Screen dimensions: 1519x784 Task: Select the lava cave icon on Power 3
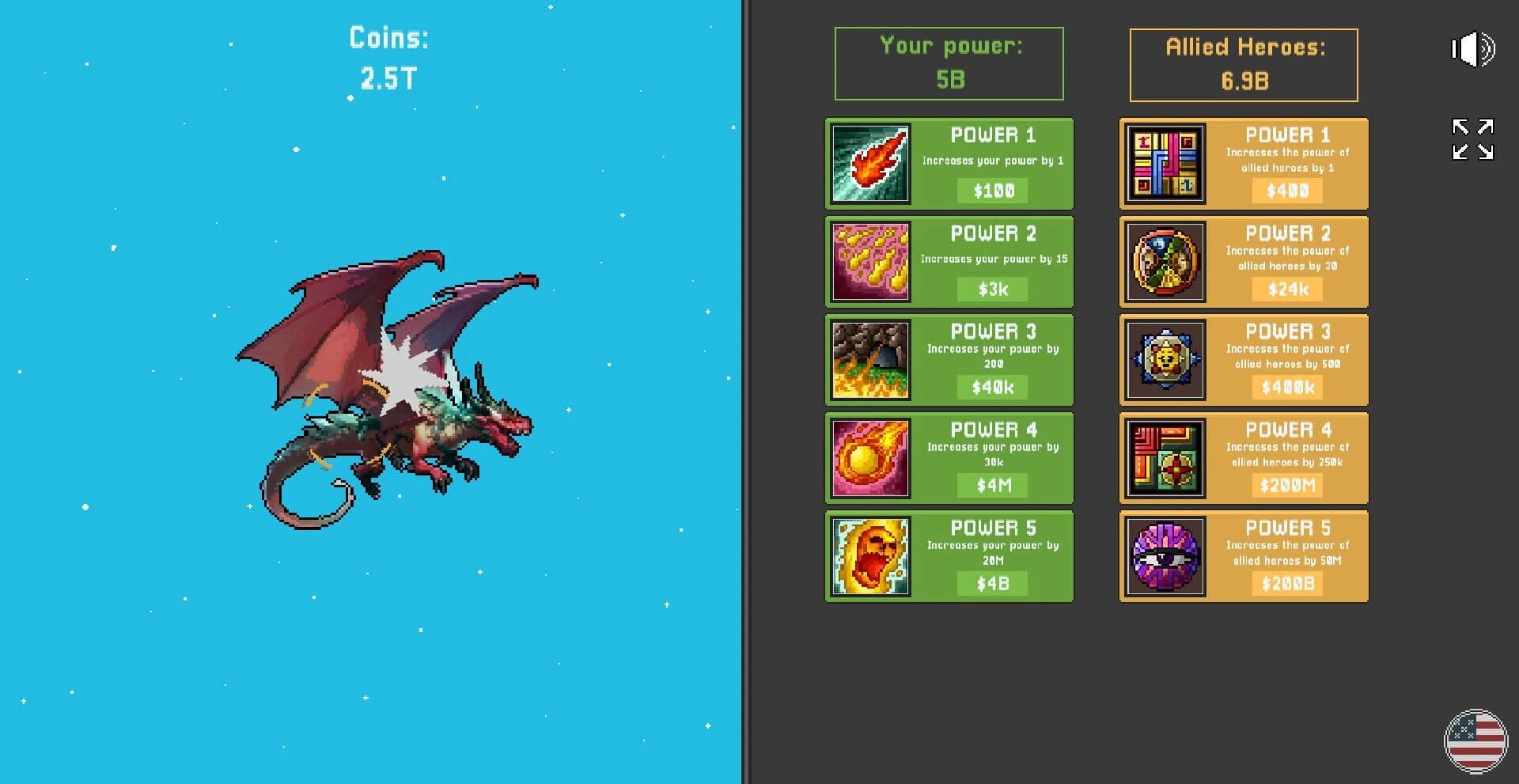(869, 359)
